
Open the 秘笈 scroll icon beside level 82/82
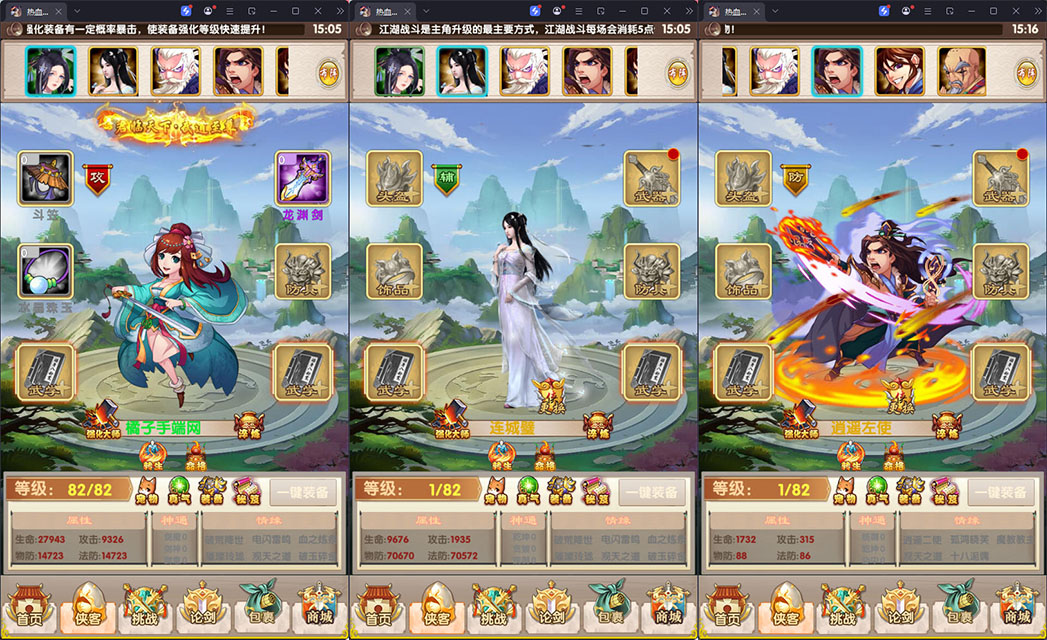pos(247,492)
